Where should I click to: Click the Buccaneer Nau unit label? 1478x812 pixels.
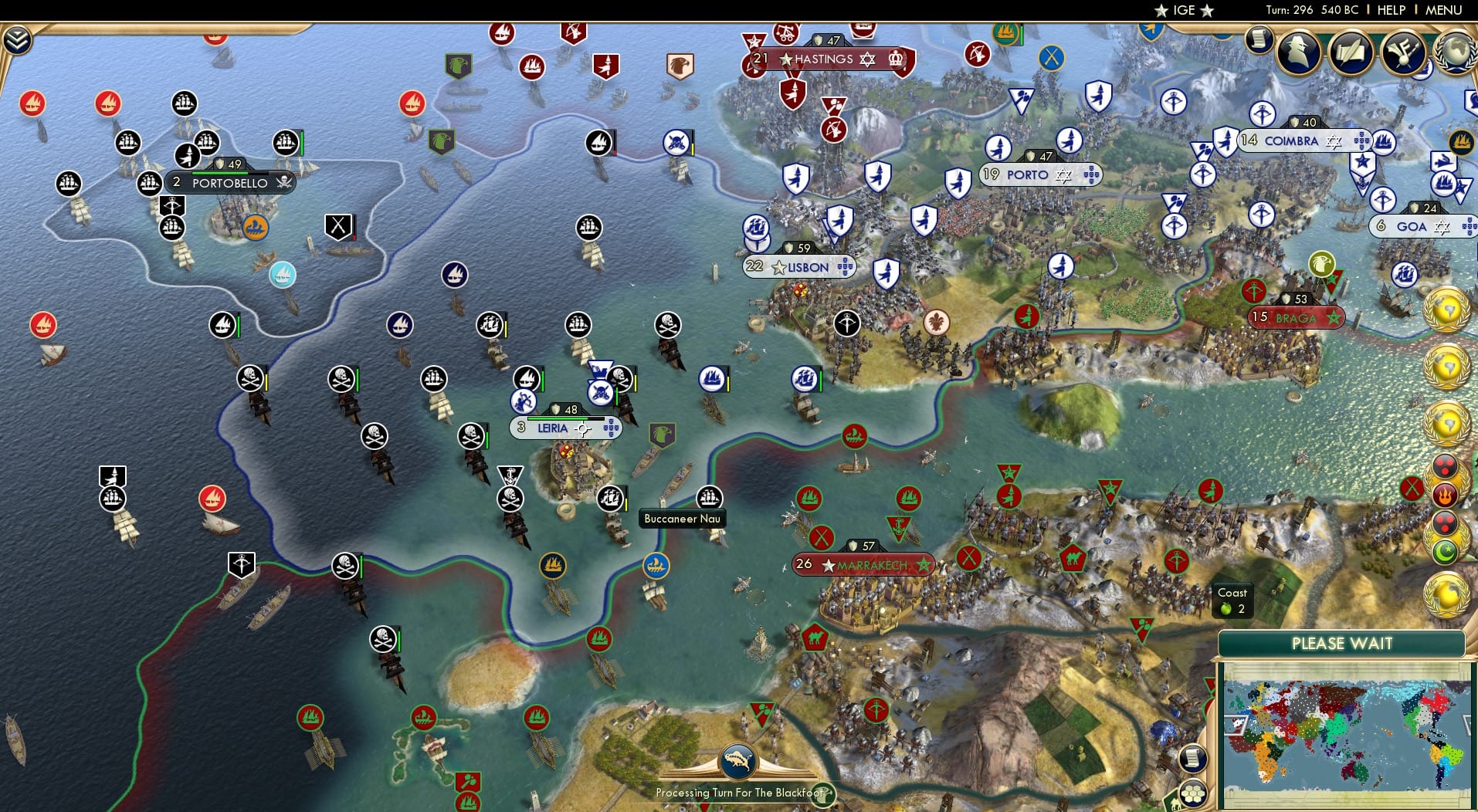(683, 519)
